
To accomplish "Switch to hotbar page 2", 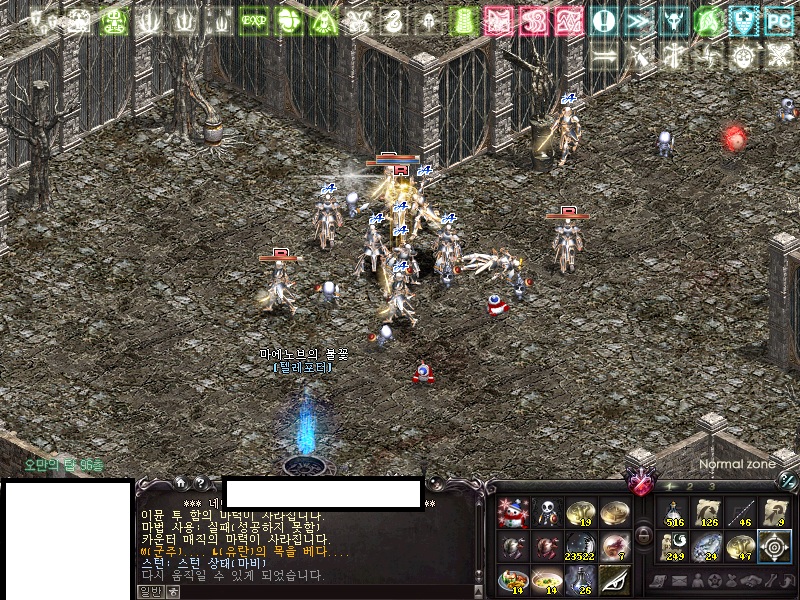I will point(688,486).
